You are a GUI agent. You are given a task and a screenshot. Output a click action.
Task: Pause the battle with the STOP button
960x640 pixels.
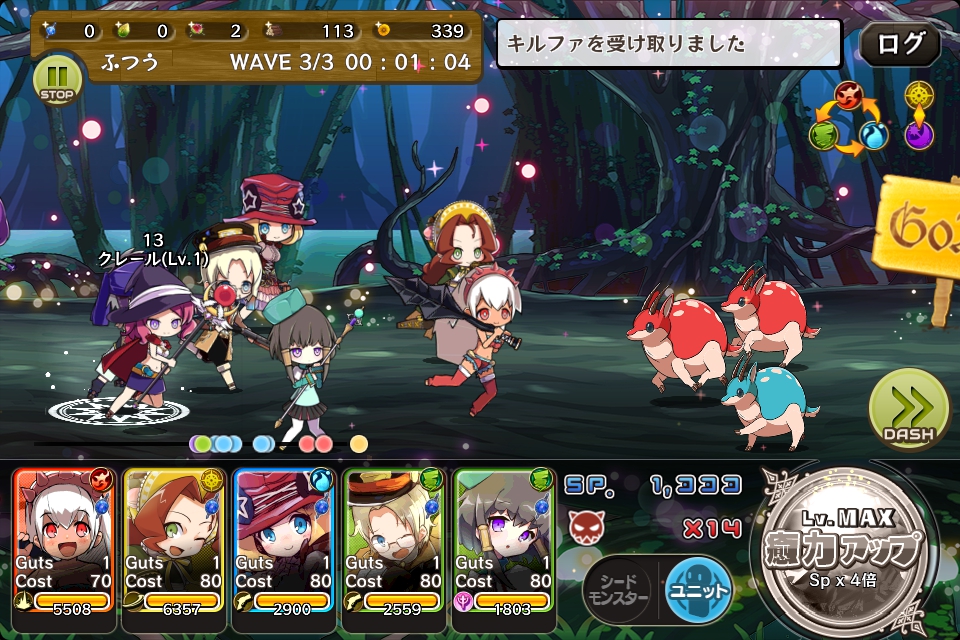[x=59, y=81]
